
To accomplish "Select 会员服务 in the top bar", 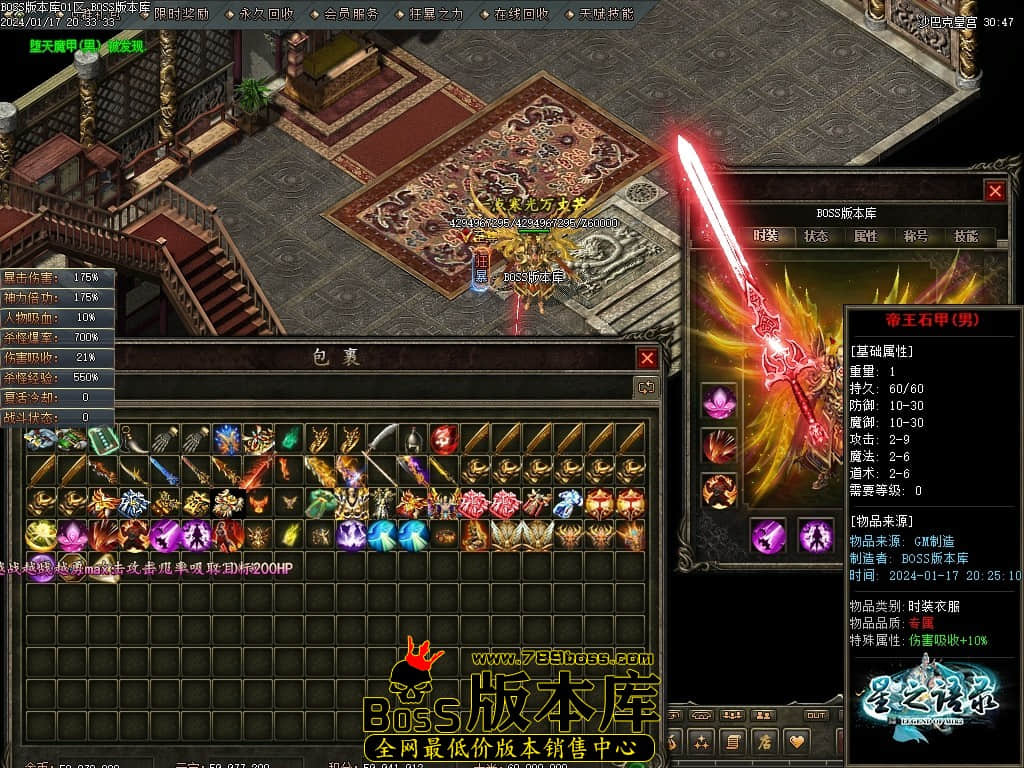I will click(352, 14).
